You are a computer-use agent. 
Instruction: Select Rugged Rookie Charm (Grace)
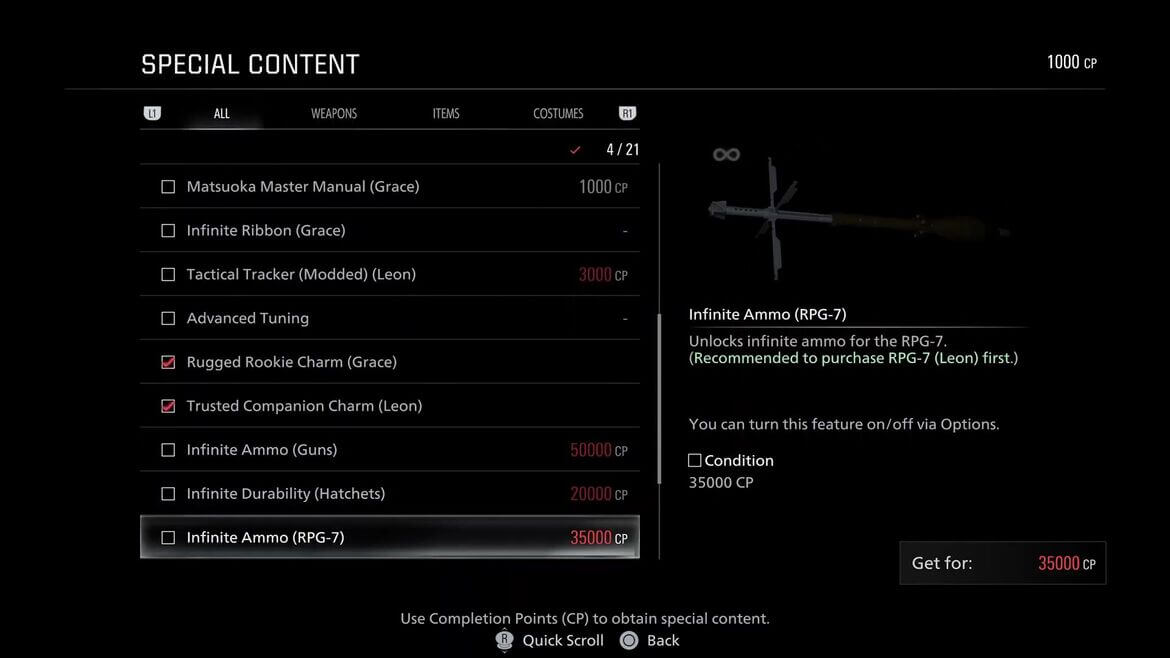coord(389,362)
